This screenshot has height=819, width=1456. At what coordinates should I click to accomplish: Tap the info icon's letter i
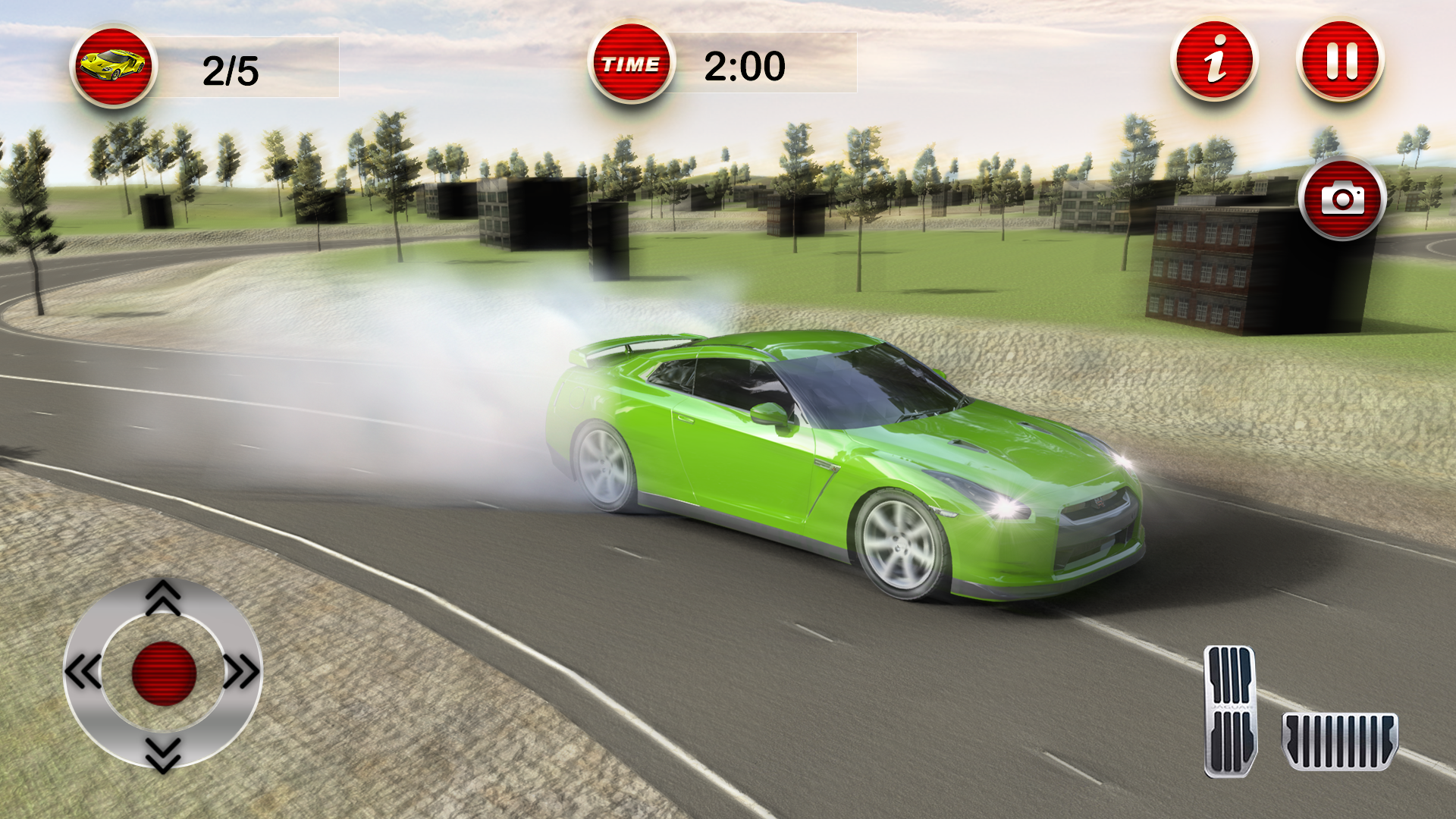pyautogui.click(x=1214, y=64)
